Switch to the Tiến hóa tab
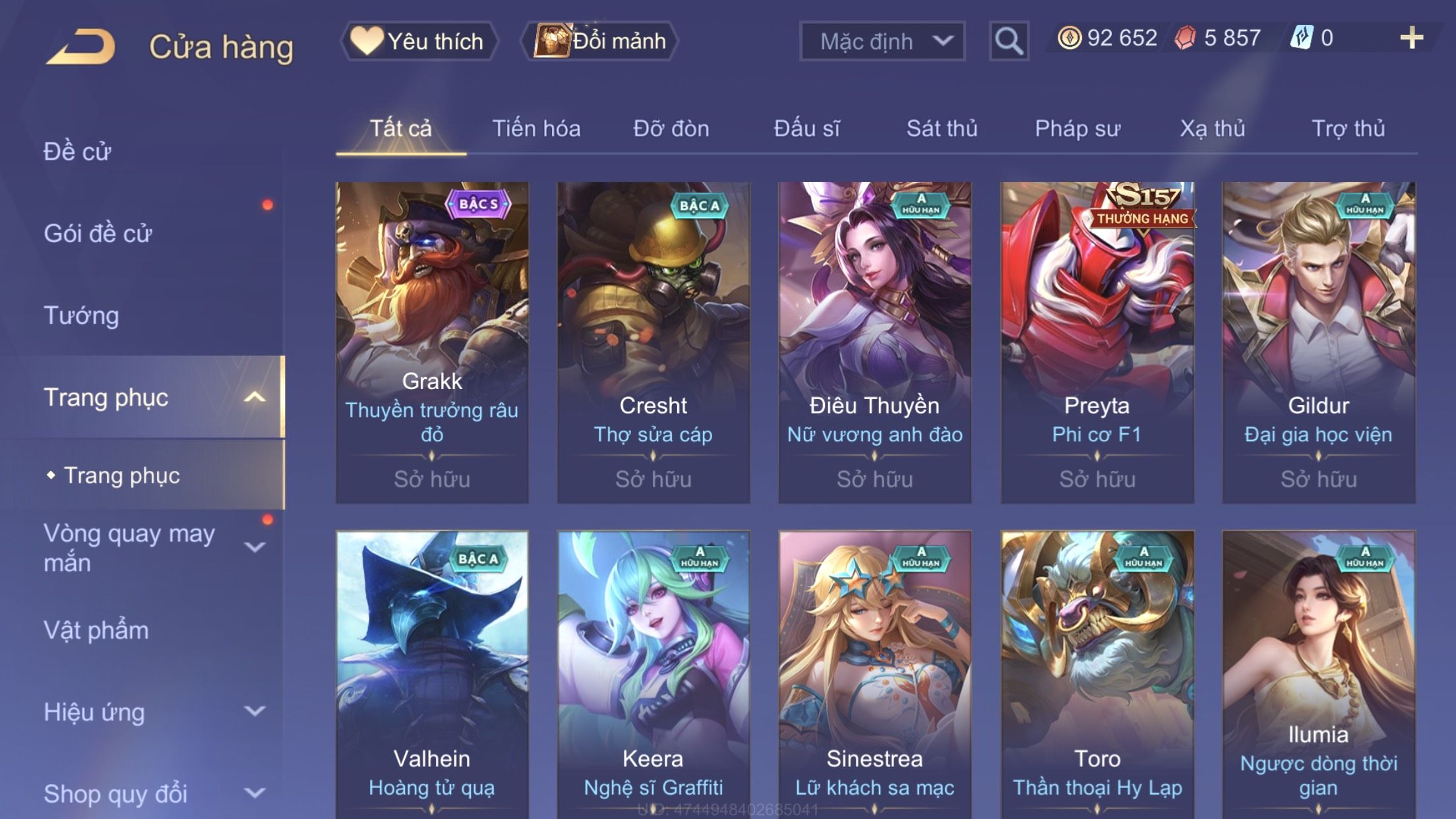Viewport: 1456px width, 819px height. point(536,129)
